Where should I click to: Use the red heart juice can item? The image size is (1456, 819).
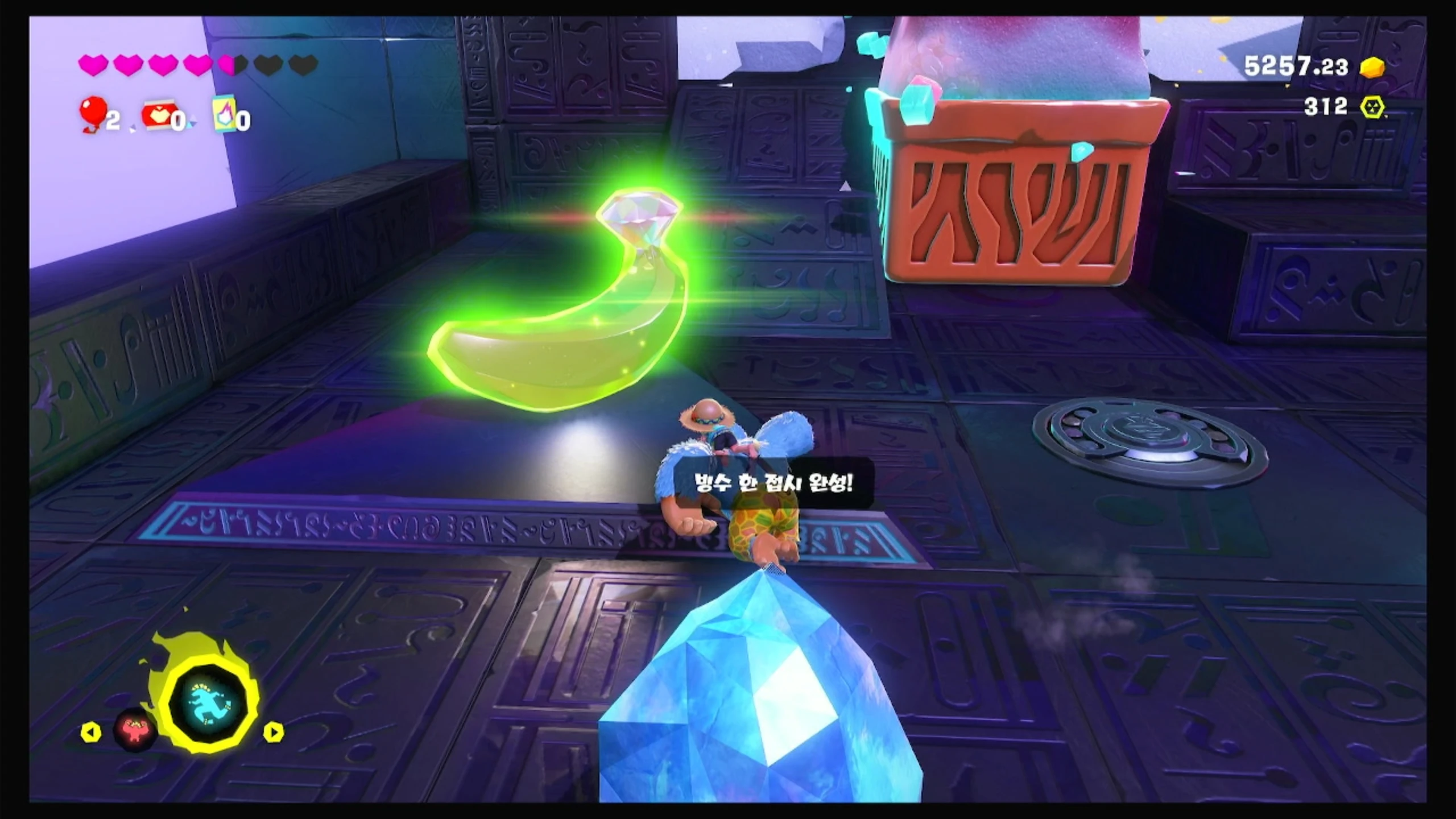click(x=158, y=117)
